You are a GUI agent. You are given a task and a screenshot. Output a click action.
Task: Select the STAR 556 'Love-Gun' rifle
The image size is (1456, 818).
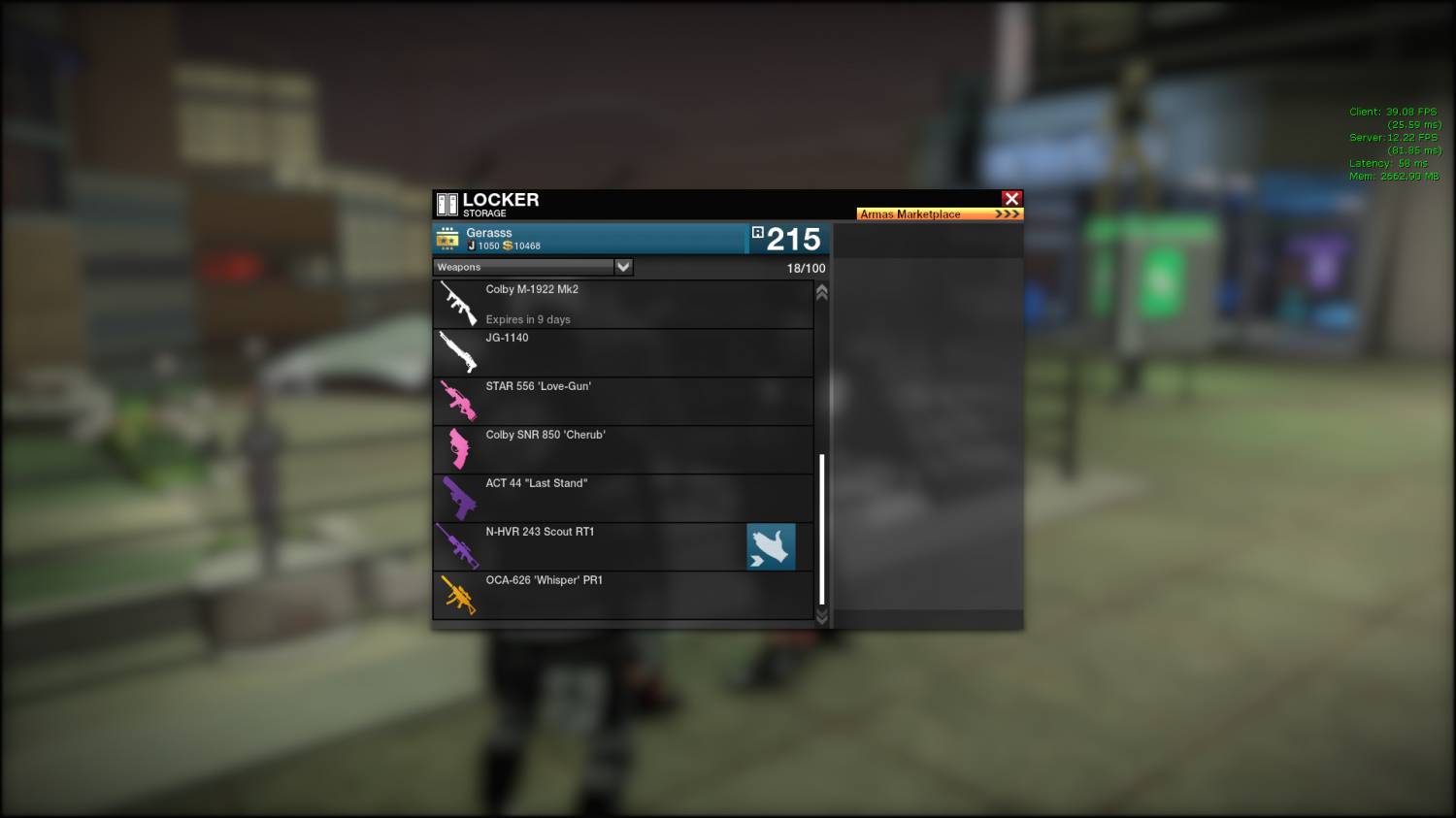point(621,401)
